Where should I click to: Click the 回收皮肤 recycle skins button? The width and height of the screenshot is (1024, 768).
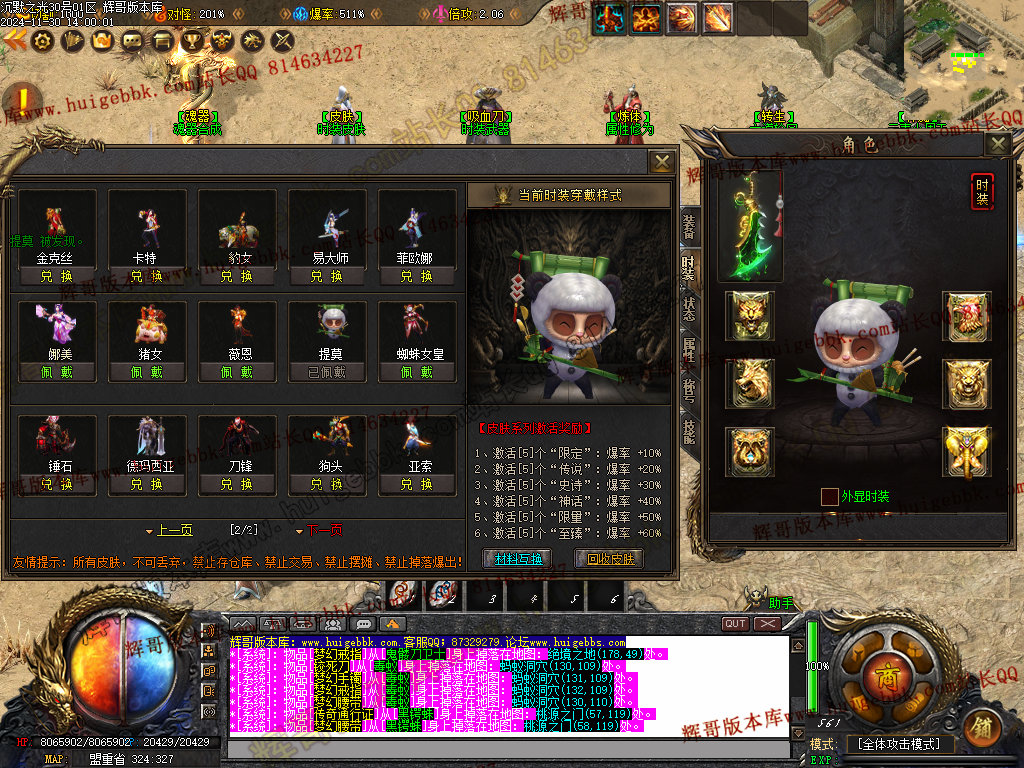click(608, 559)
